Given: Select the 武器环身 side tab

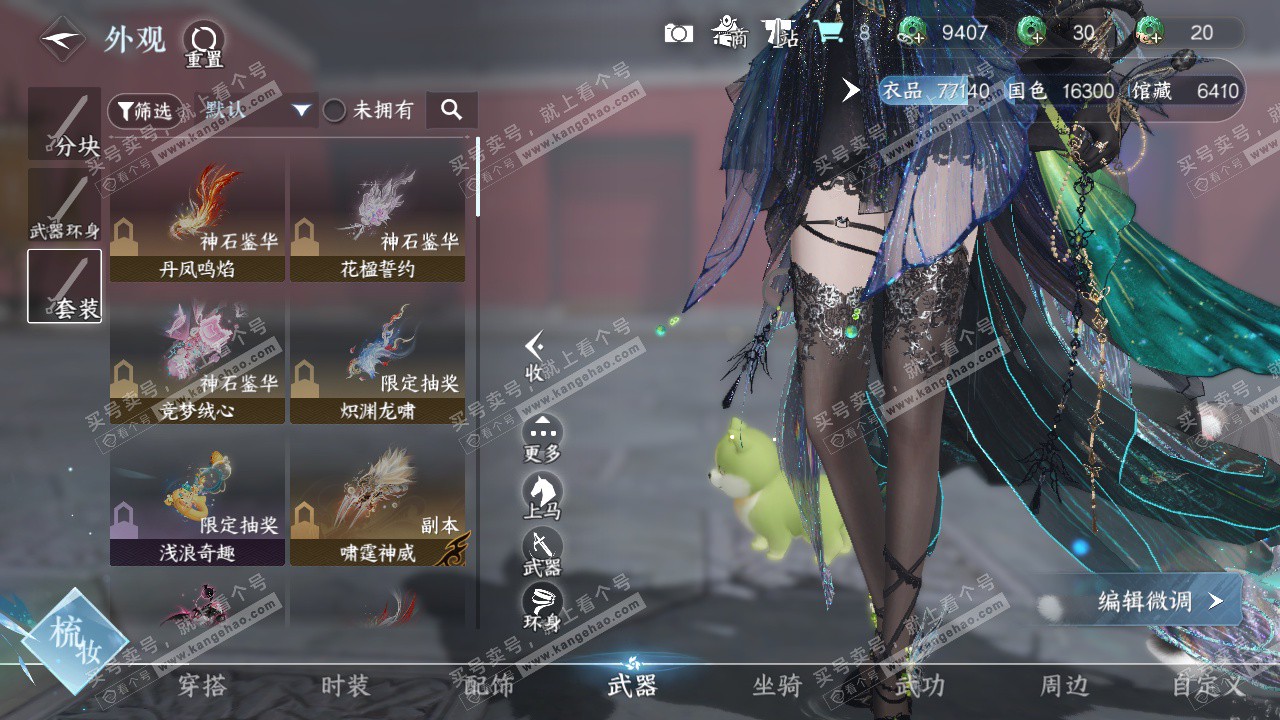Looking at the screenshot, I should tap(65, 205).
